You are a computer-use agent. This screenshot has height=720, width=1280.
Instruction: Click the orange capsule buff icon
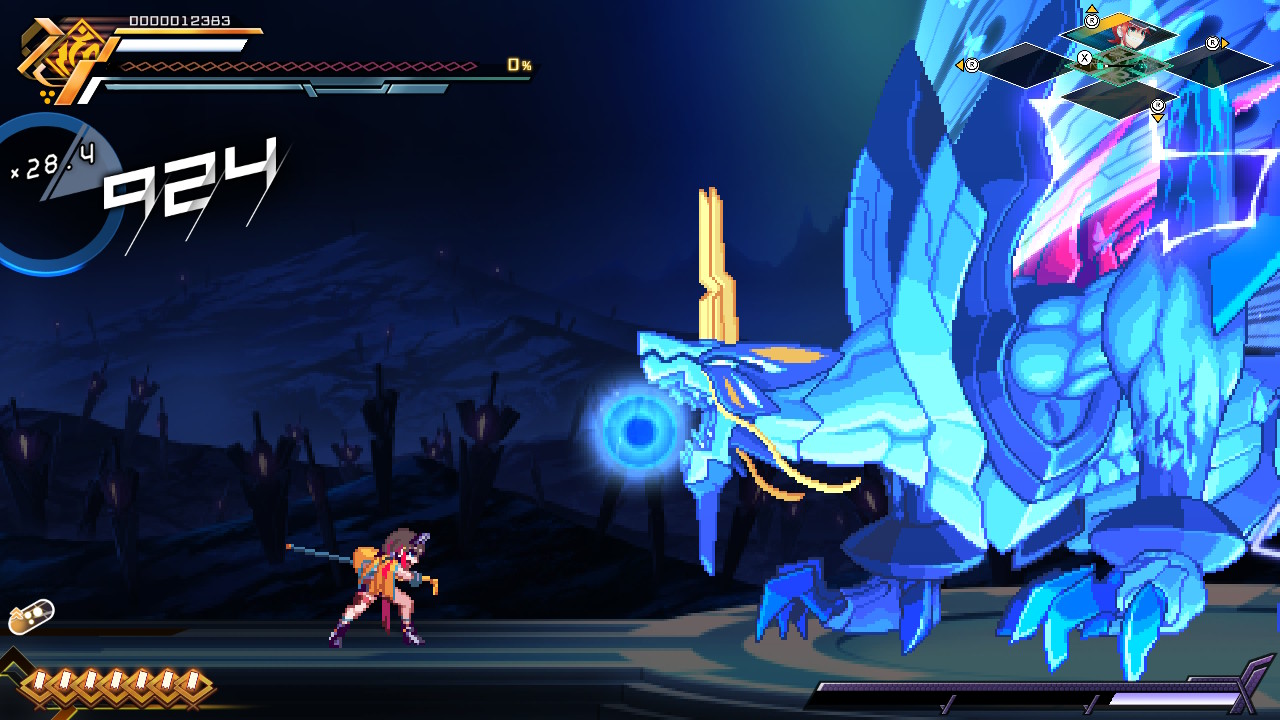(x=31, y=617)
